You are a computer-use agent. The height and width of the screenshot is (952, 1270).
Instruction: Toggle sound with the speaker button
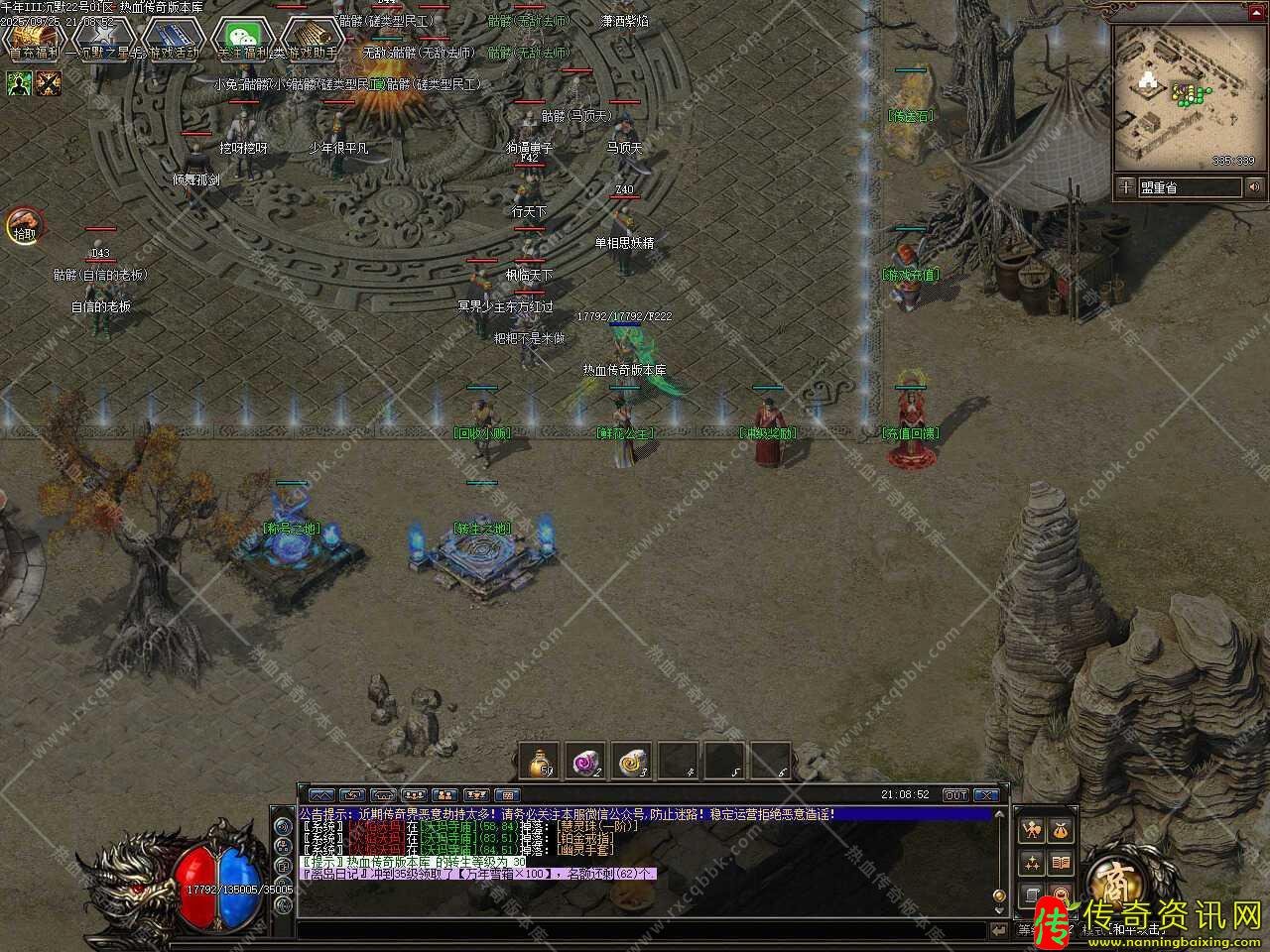click(1255, 186)
